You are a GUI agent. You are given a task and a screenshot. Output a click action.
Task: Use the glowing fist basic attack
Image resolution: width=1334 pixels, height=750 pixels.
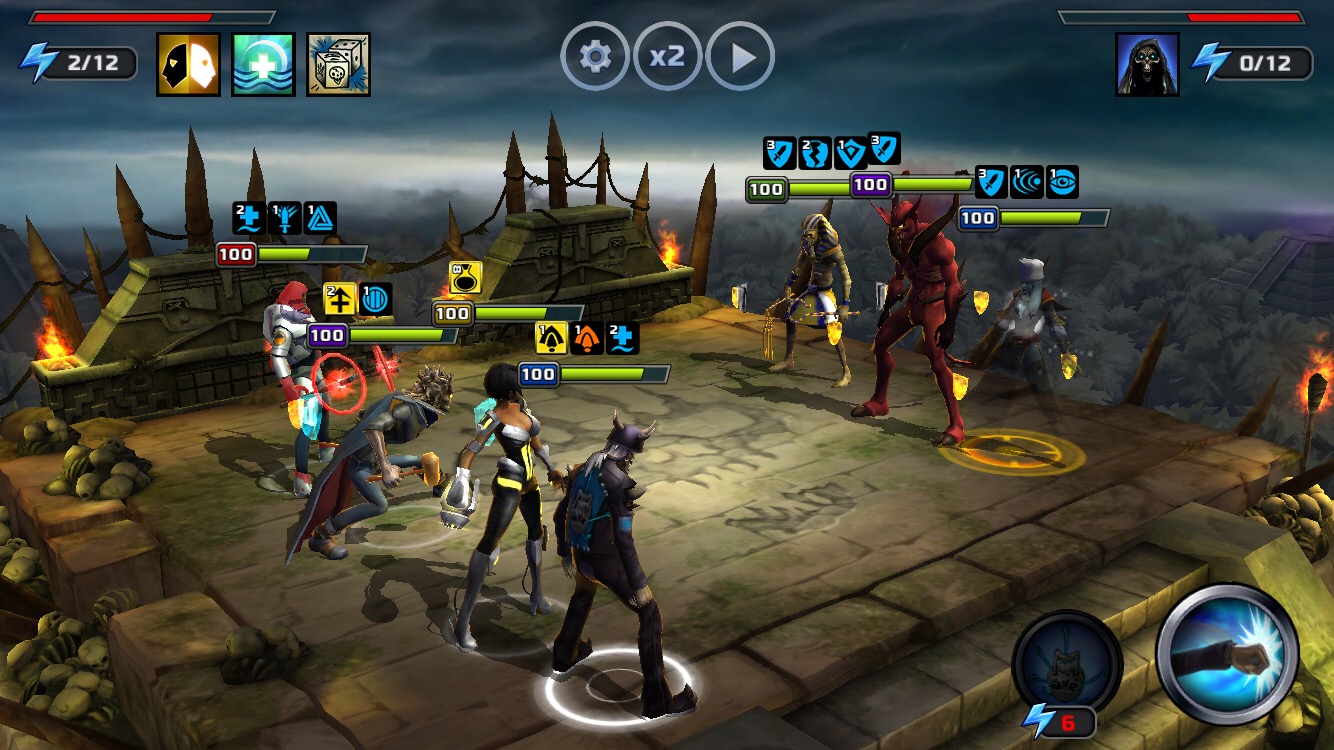pyautogui.click(x=1227, y=655)
